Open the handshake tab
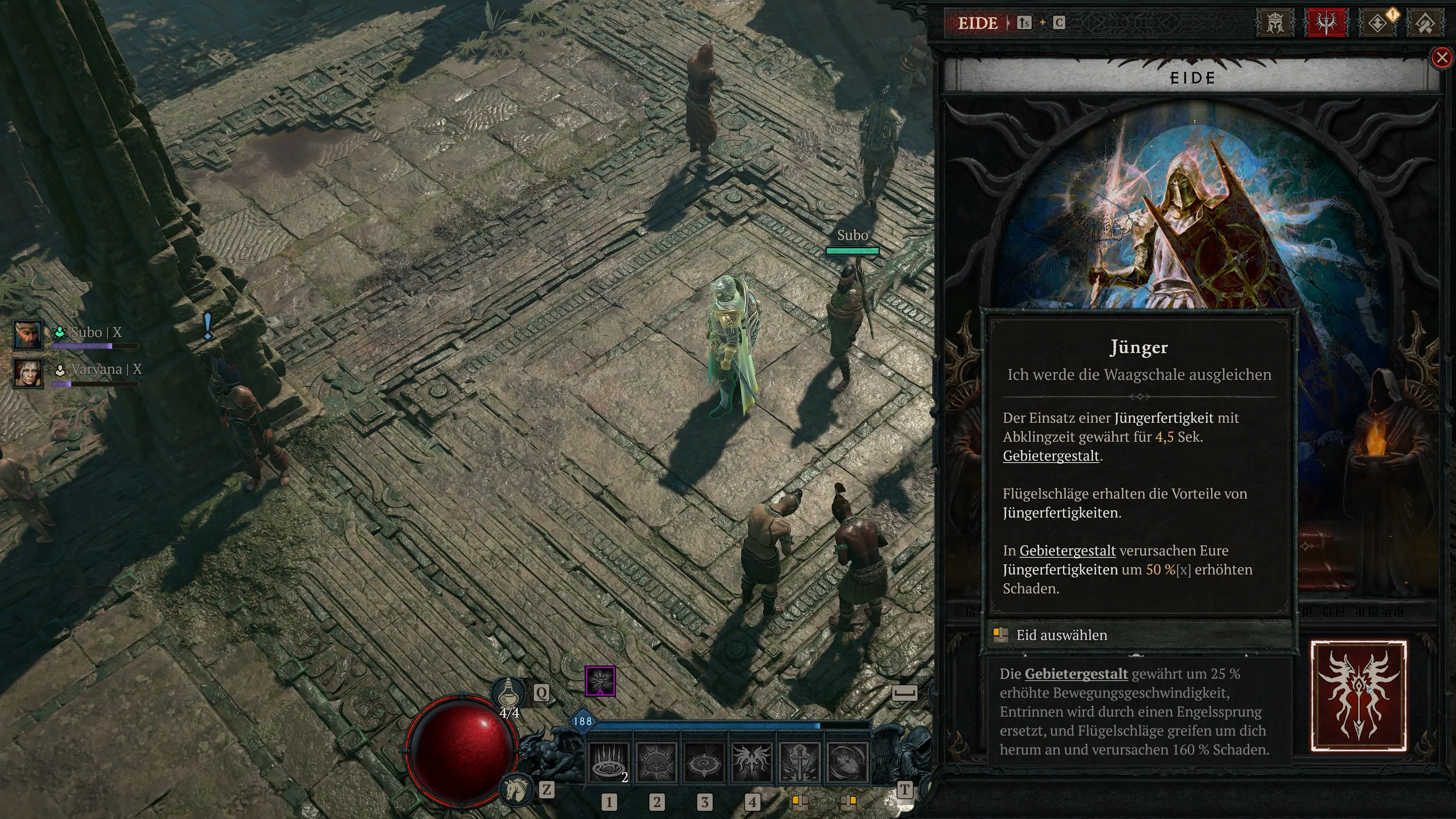The width and height of the screenshot is (1456, 819). pyautogui.click(x=1426, y=23)
